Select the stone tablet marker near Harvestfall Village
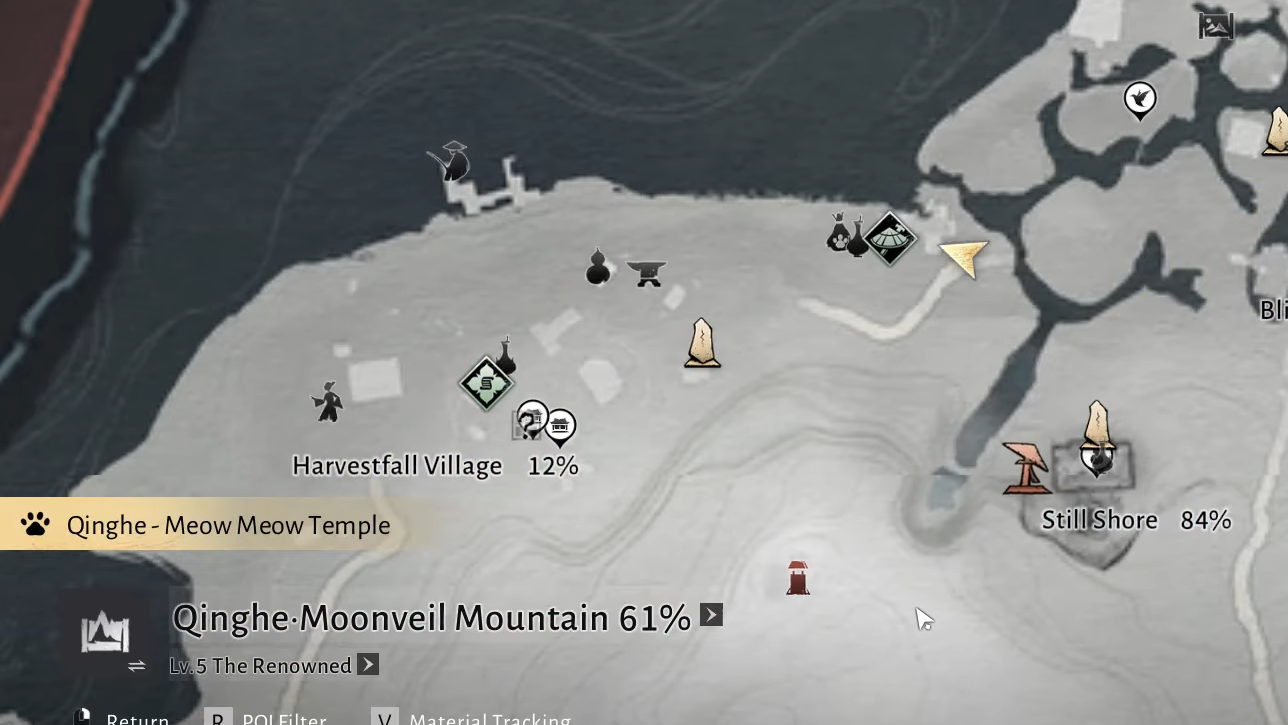 (x=702, y=343)
